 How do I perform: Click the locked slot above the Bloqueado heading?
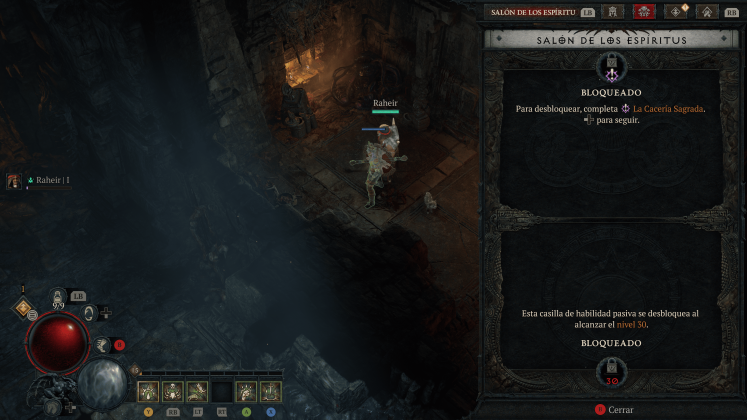(x=610, y=67)
